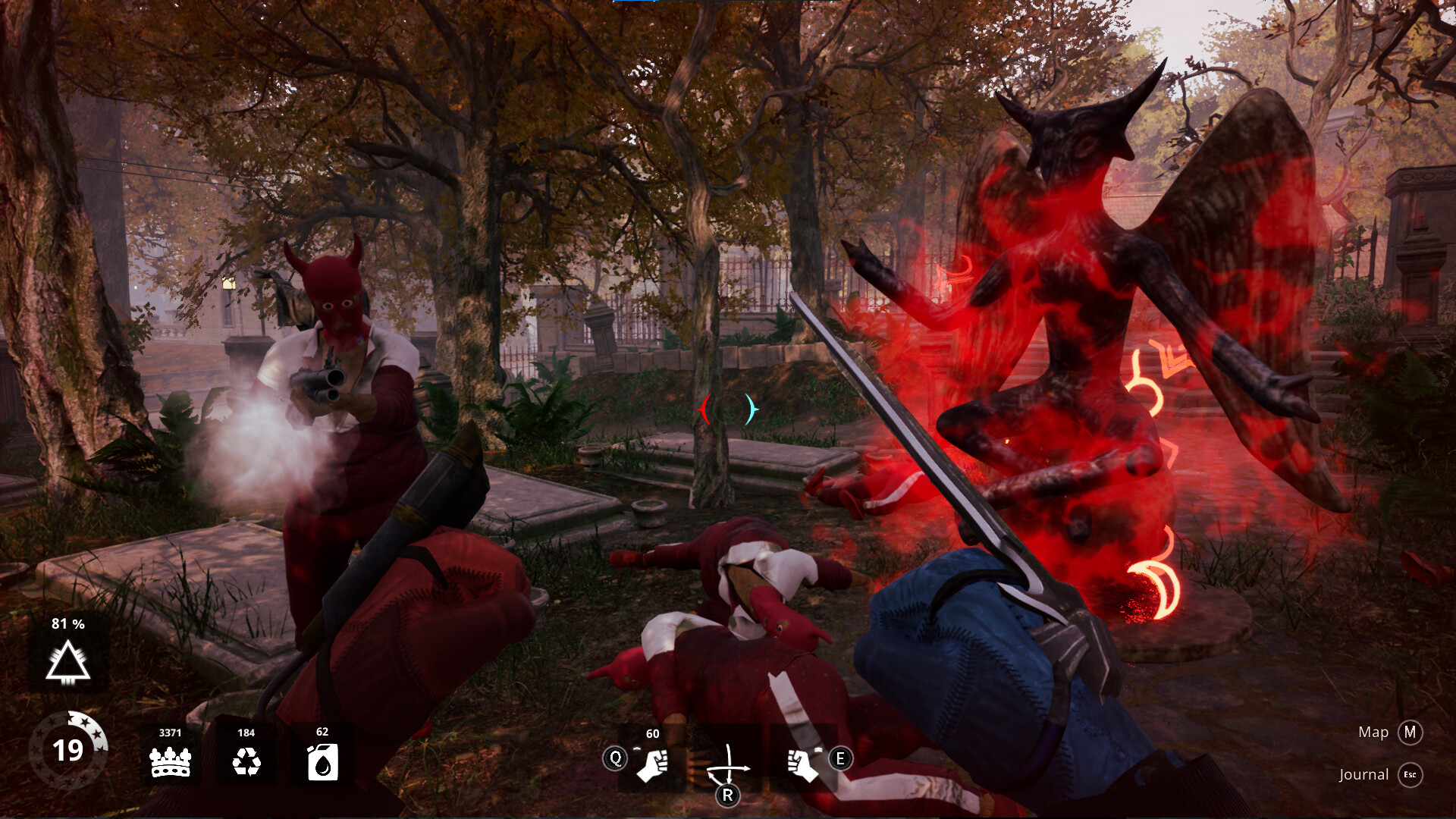The height and width of the screenshot is (819, 1456).
Task: Click the triangle tree icon above the level ring
Action: pyautogui.click(x=67, y=664)
